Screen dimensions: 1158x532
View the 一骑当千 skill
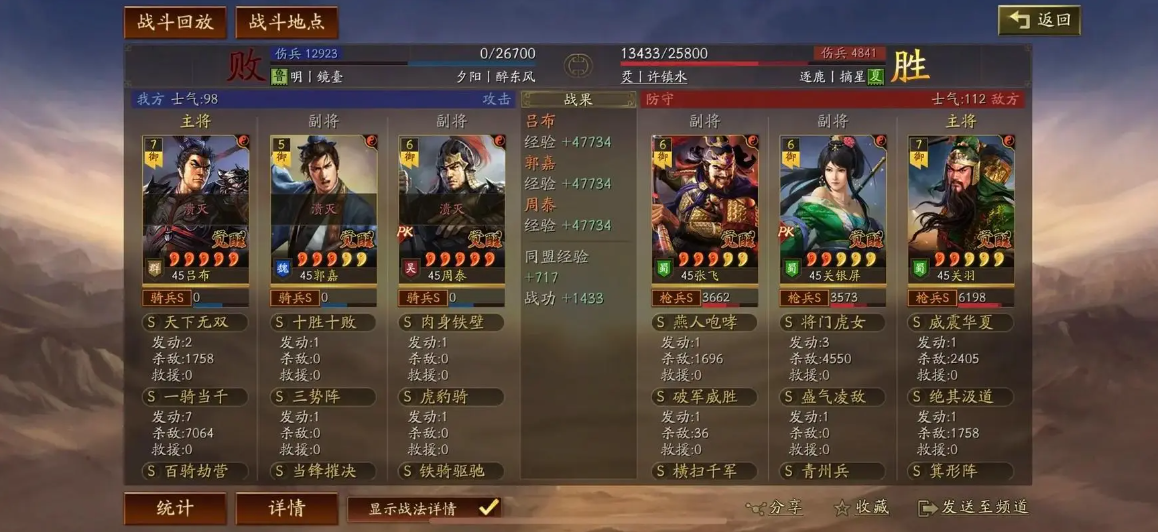point(195,397)
